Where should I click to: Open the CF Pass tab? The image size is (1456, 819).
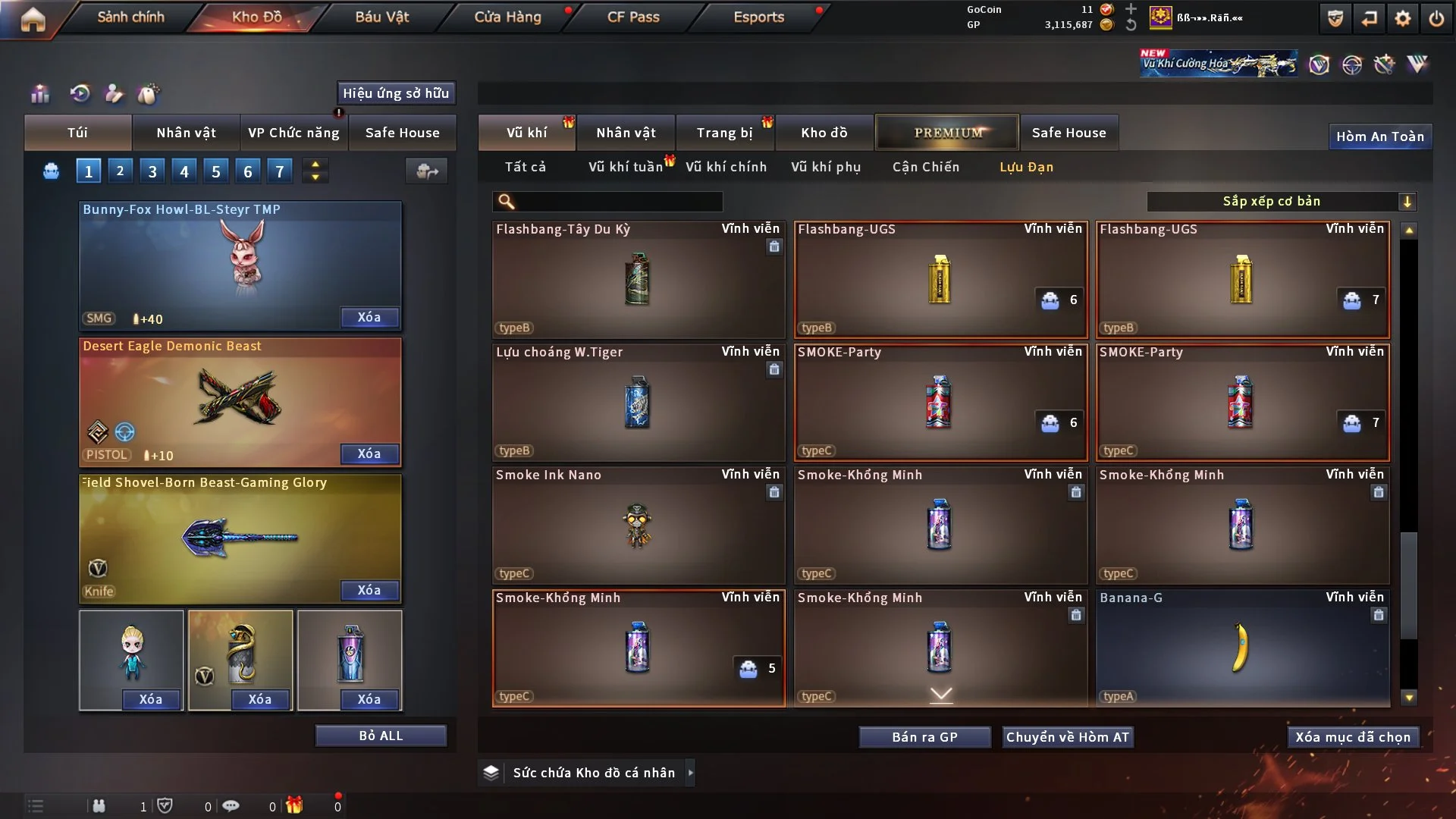633,17
